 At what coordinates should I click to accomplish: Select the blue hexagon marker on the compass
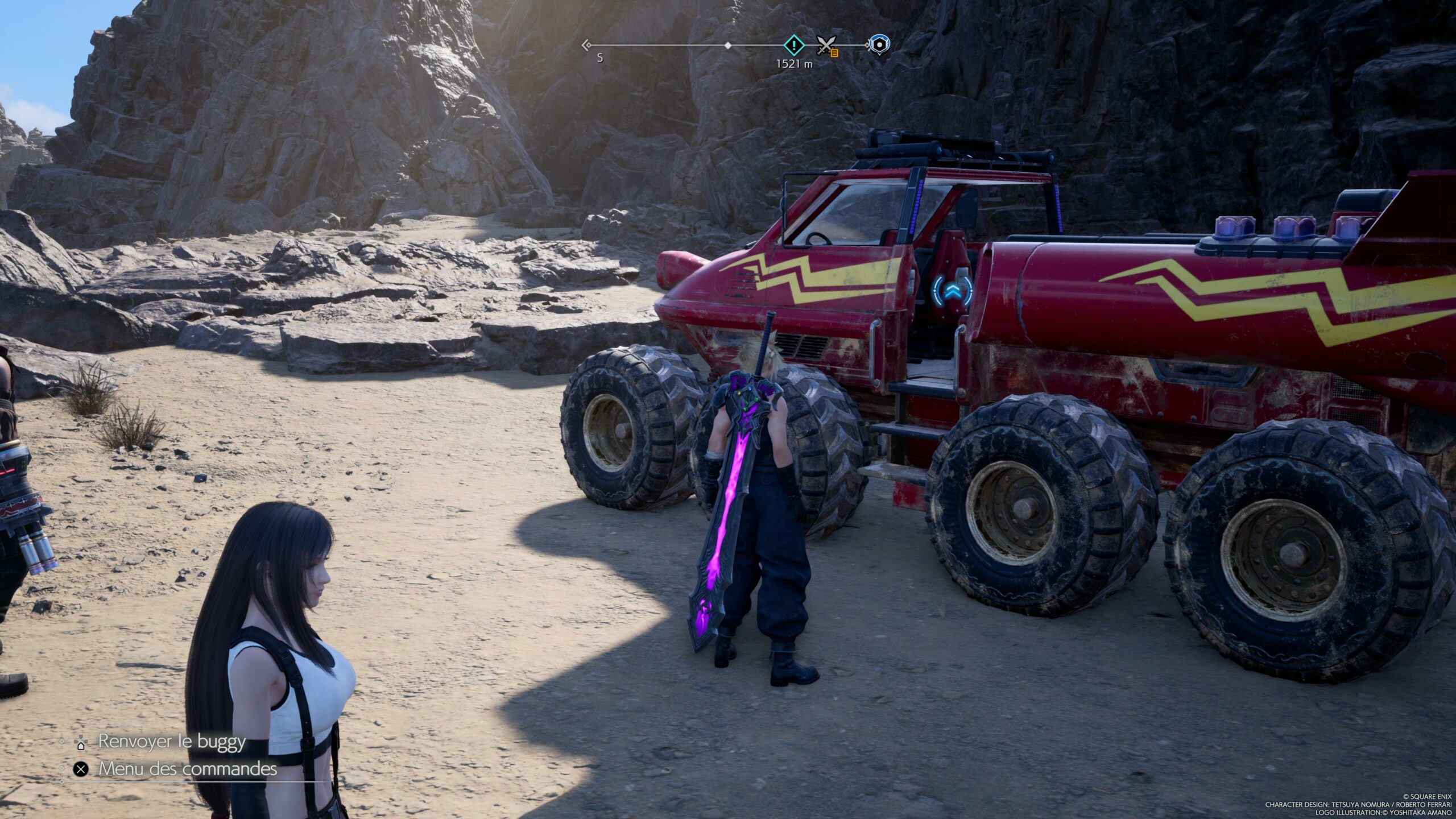(879, 44)
